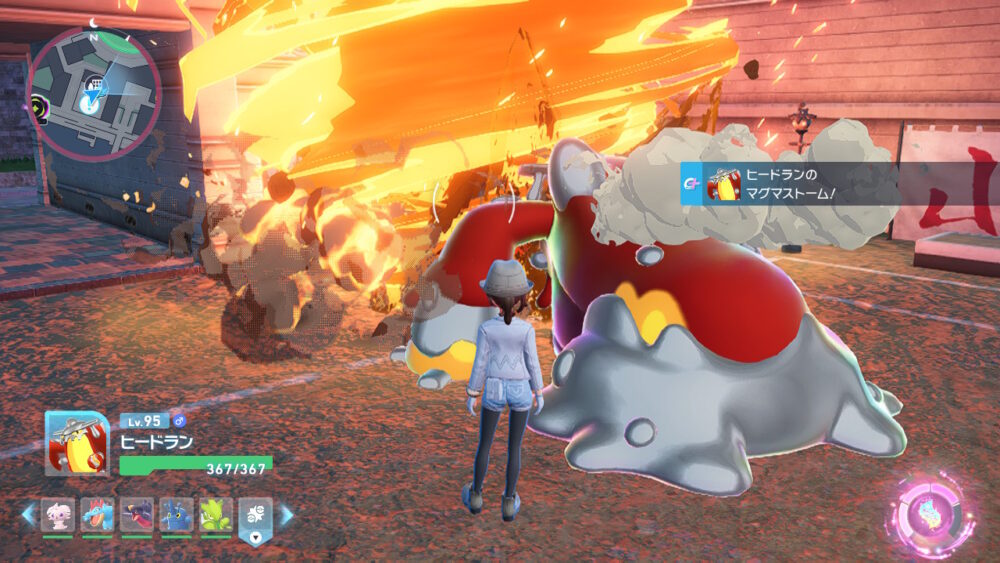Choose the green Scyther party slot
Image resolution: width=1000 pixels, height=563 pixels.
click(215, 514)
